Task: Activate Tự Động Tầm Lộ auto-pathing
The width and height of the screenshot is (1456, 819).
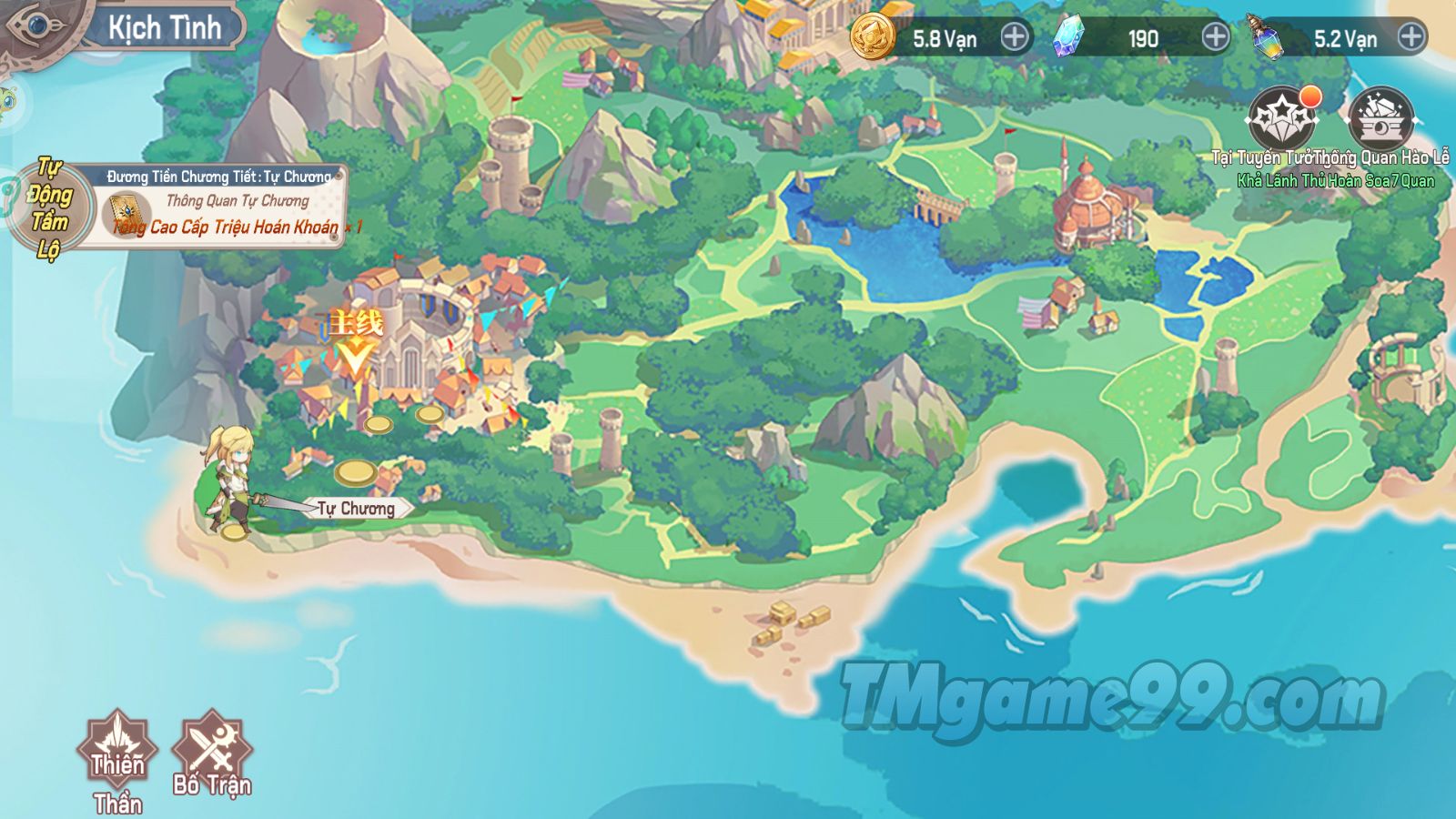Action: [x=49, y=208]
